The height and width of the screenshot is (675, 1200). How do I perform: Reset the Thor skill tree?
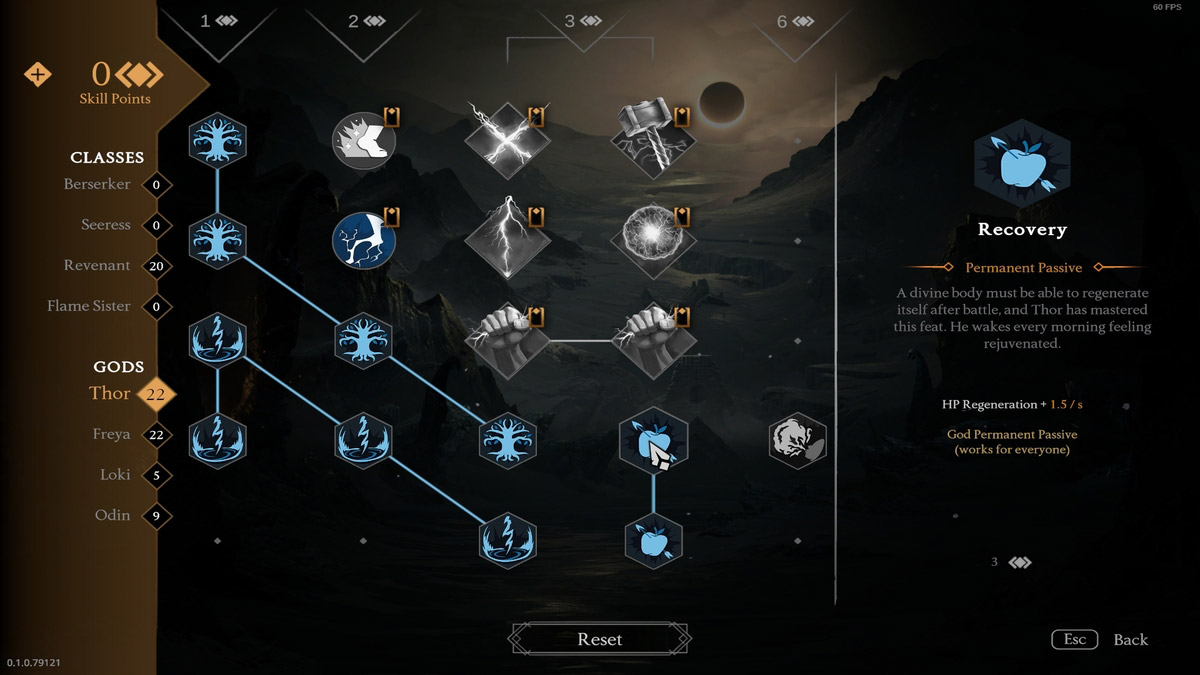click(x=600, y=639)
